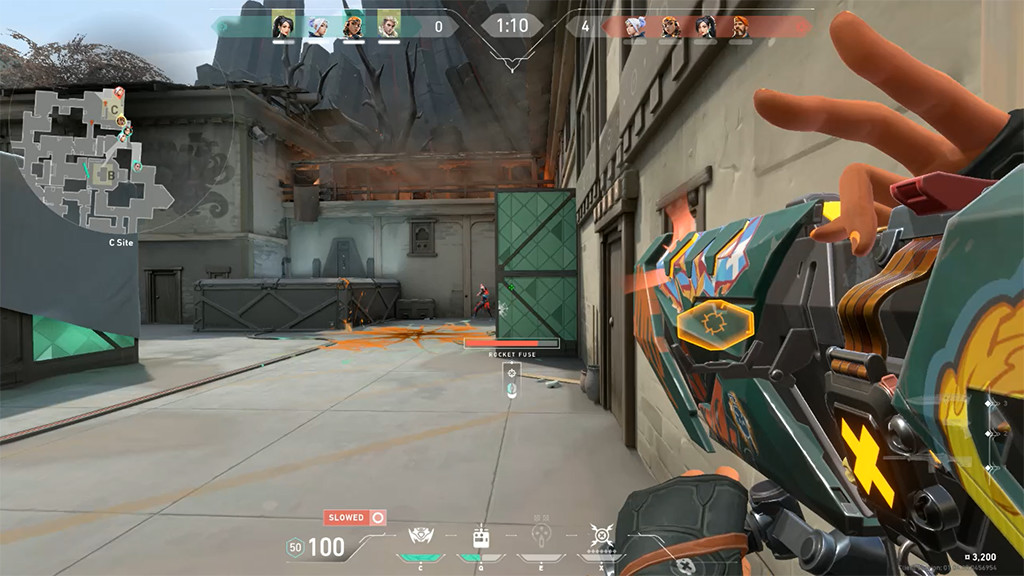Activate the Showstopper ultimate ability icon
Viewport: 1024px width, 576px height.
pyautogui.click(x=601, y=536)
